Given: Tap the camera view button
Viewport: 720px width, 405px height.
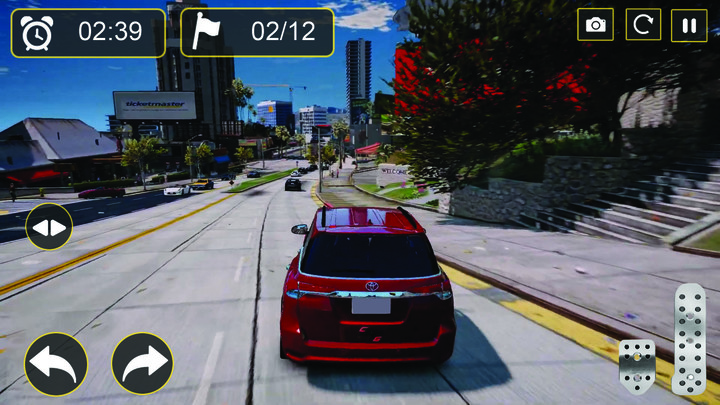Looking at the screenshot, I should 595,25.
